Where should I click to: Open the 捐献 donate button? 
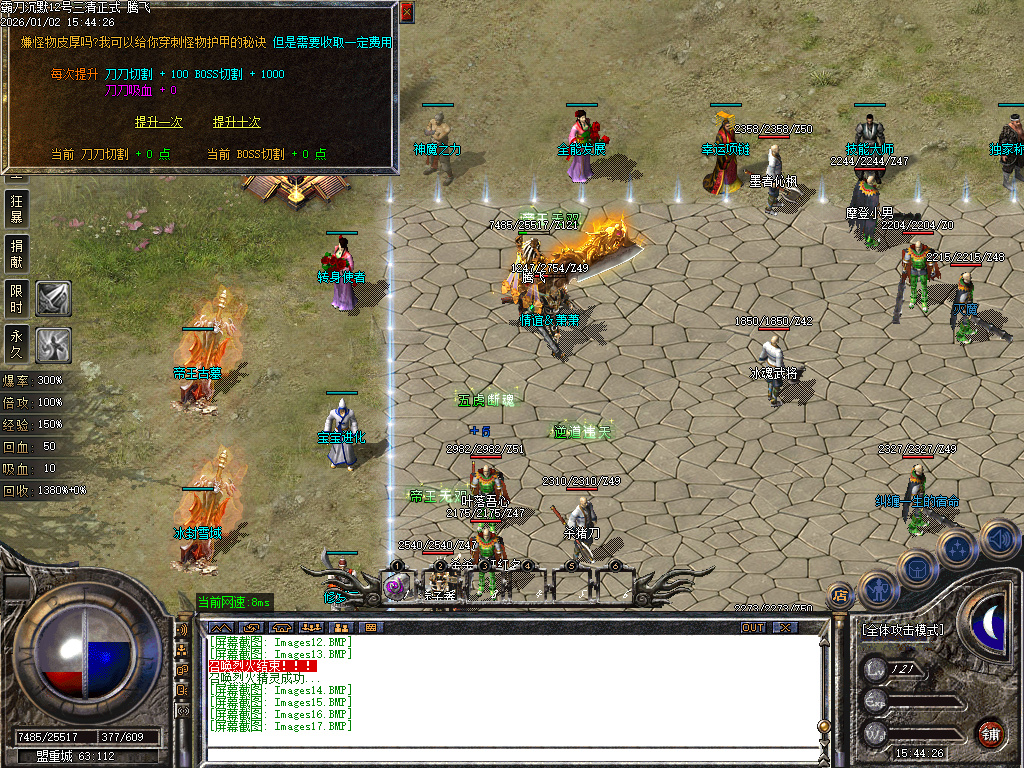[17, 253]
